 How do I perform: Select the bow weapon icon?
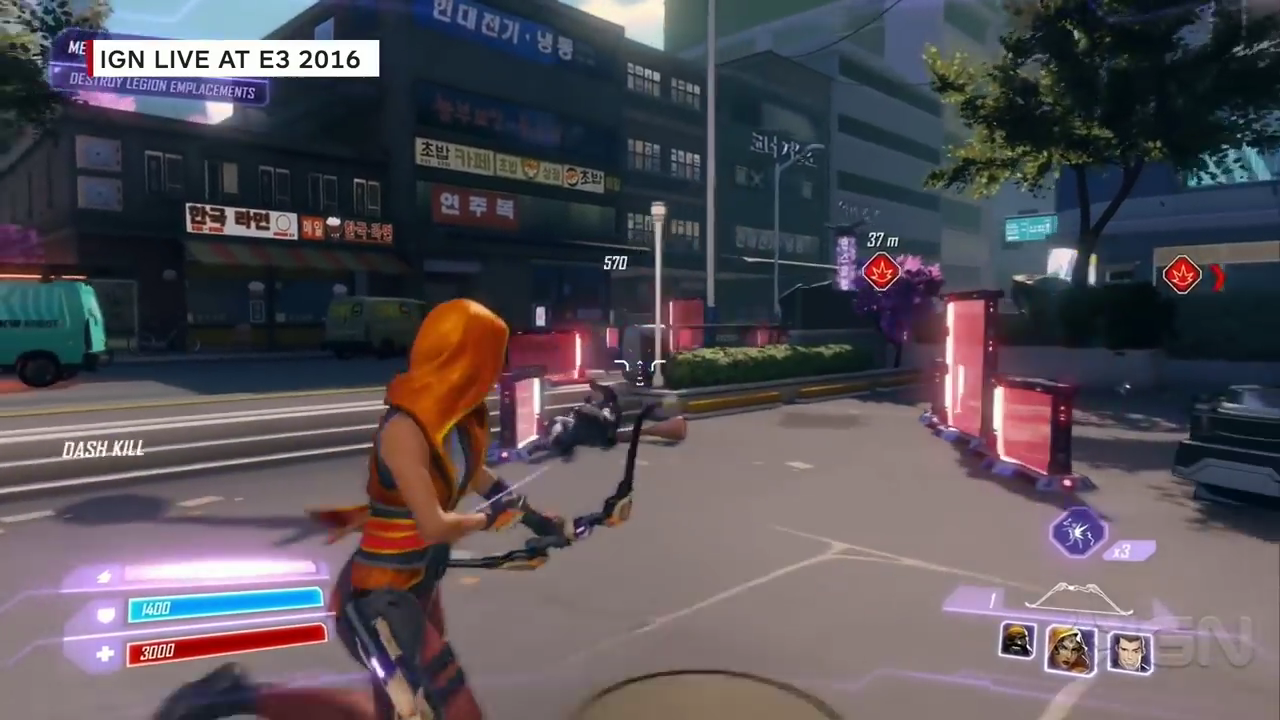pos(1078,598)
